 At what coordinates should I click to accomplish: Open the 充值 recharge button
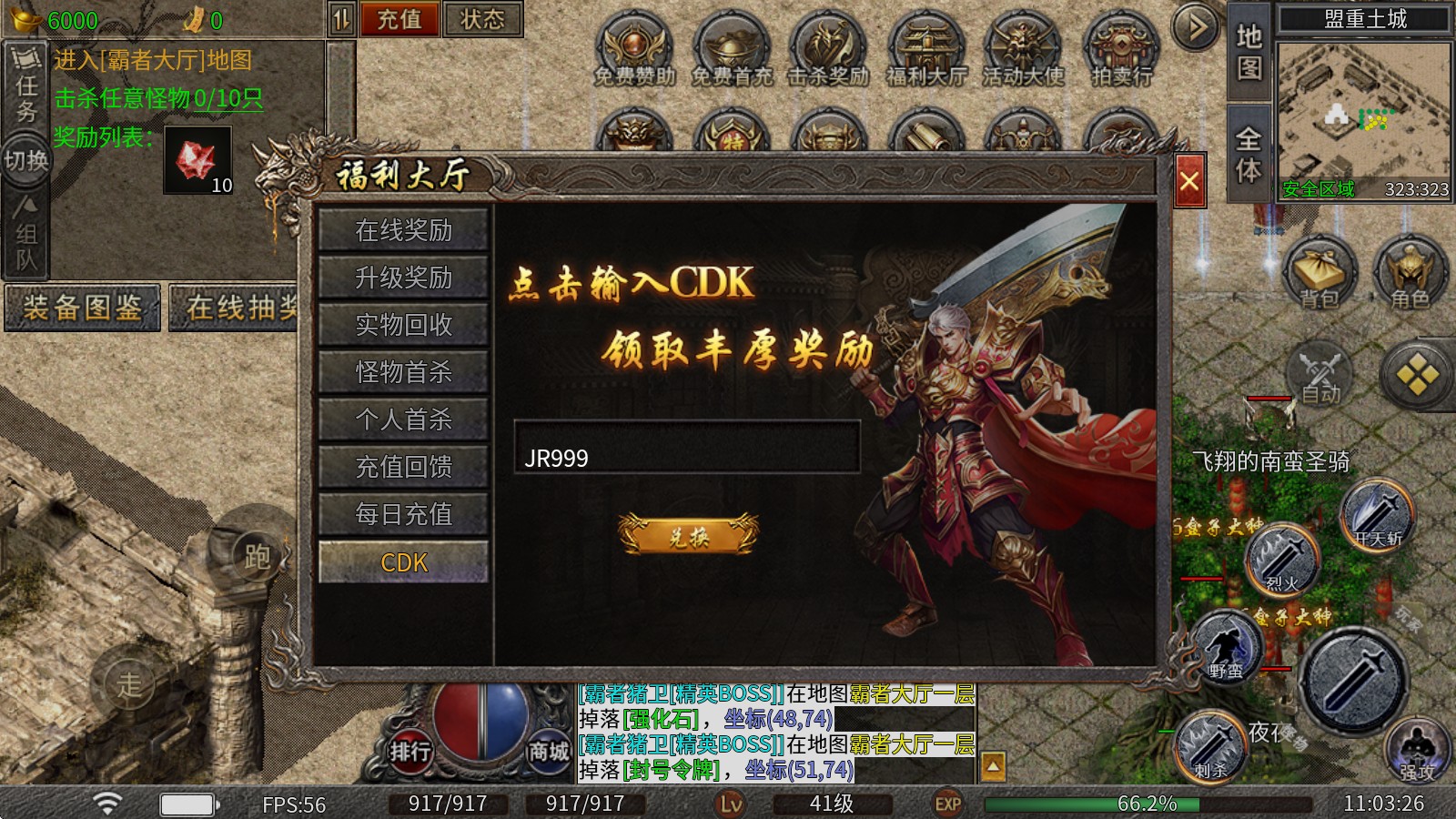coord(399,19)
